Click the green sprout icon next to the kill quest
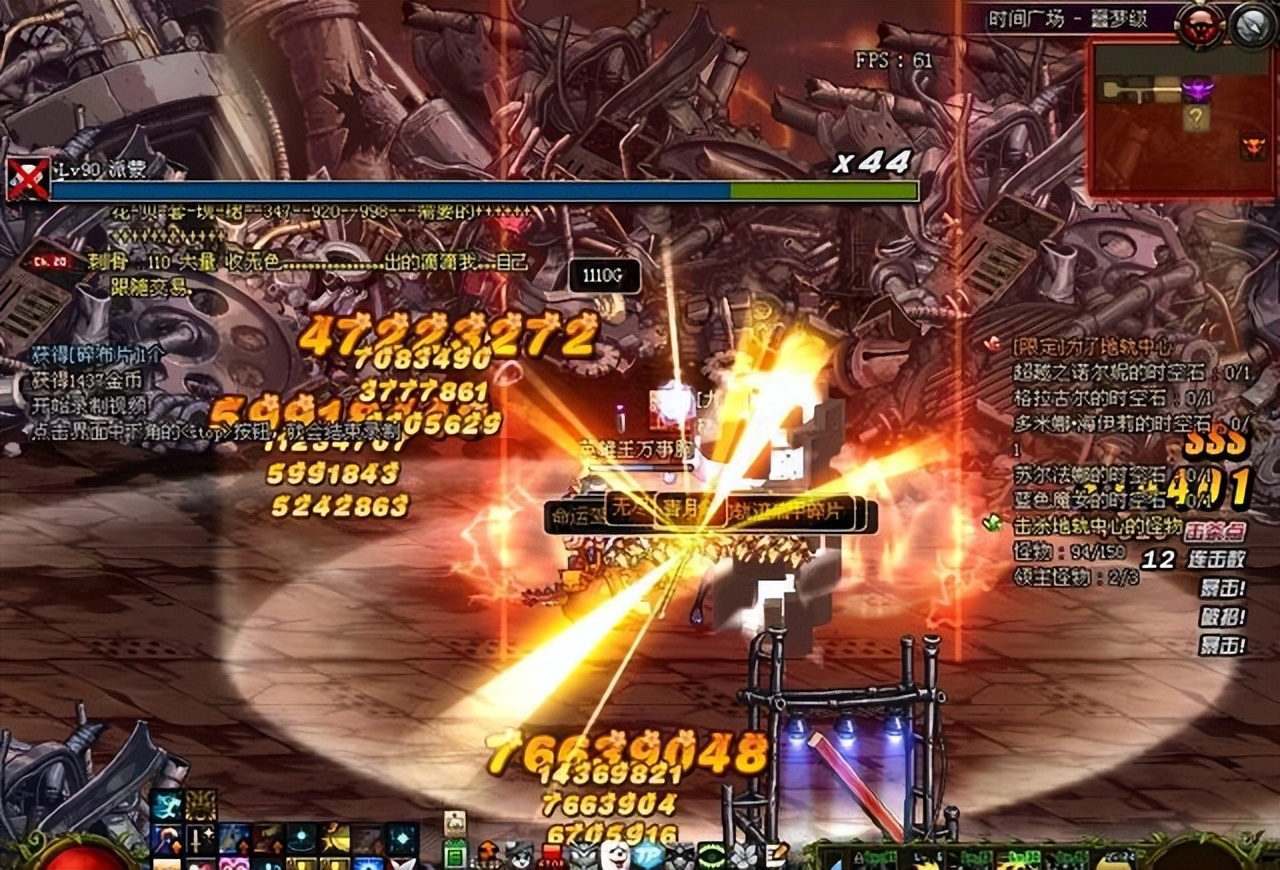 click(993, 521)
